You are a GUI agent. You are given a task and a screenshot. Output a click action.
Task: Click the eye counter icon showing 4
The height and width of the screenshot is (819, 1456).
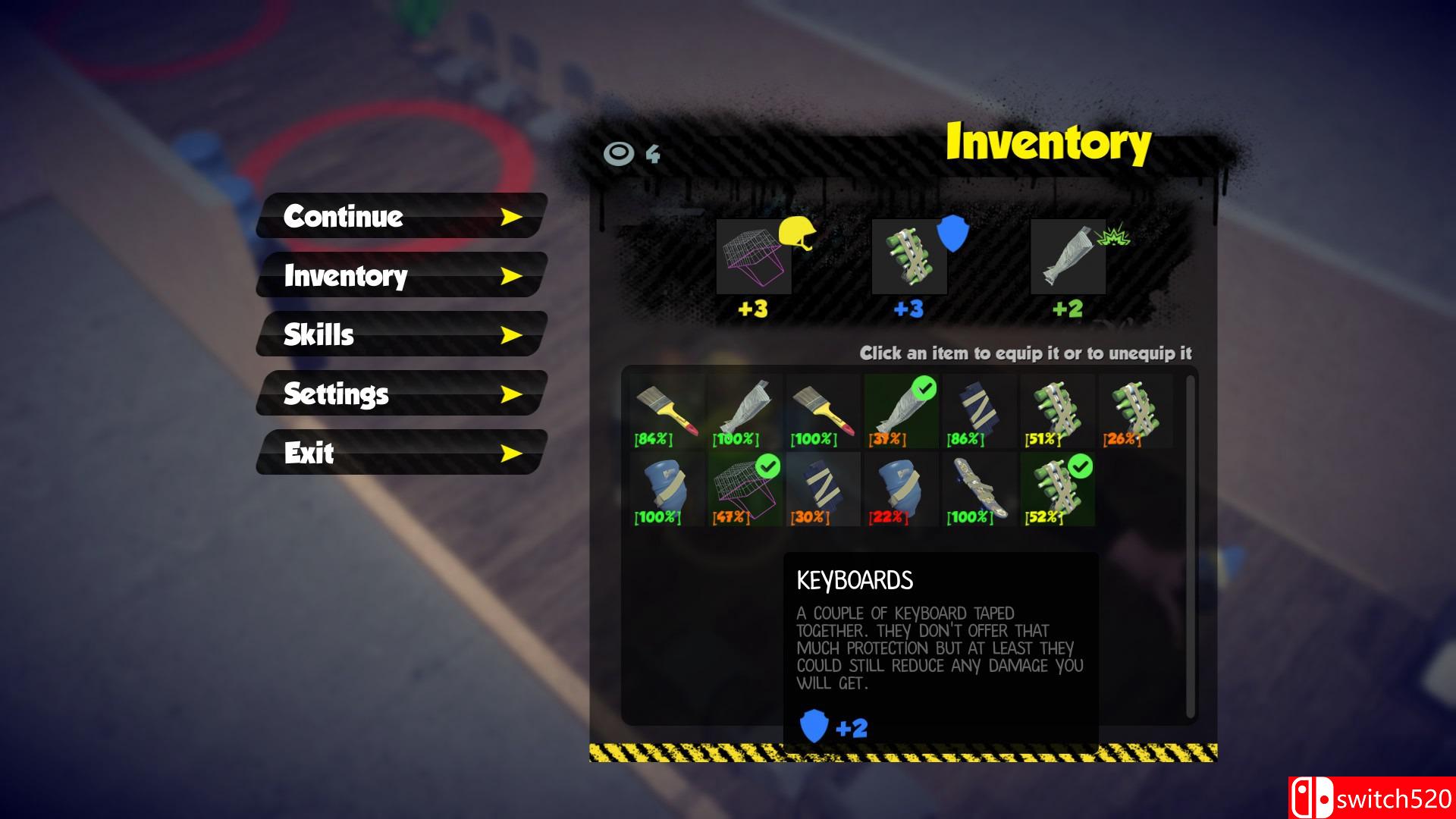tap(619, 153)
